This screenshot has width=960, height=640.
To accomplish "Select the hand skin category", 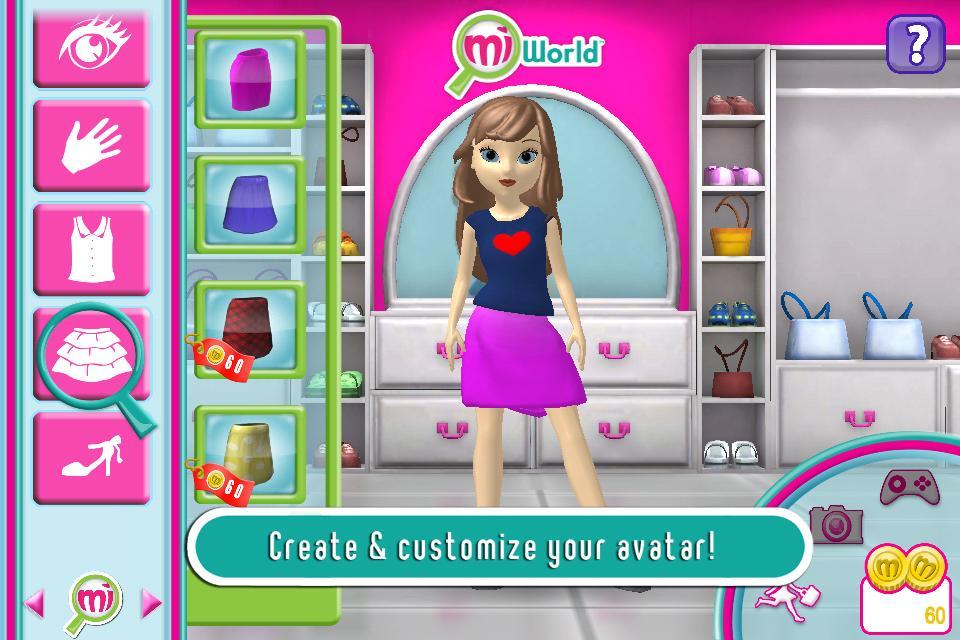I will pyautogui.click(x=91, y=145).
